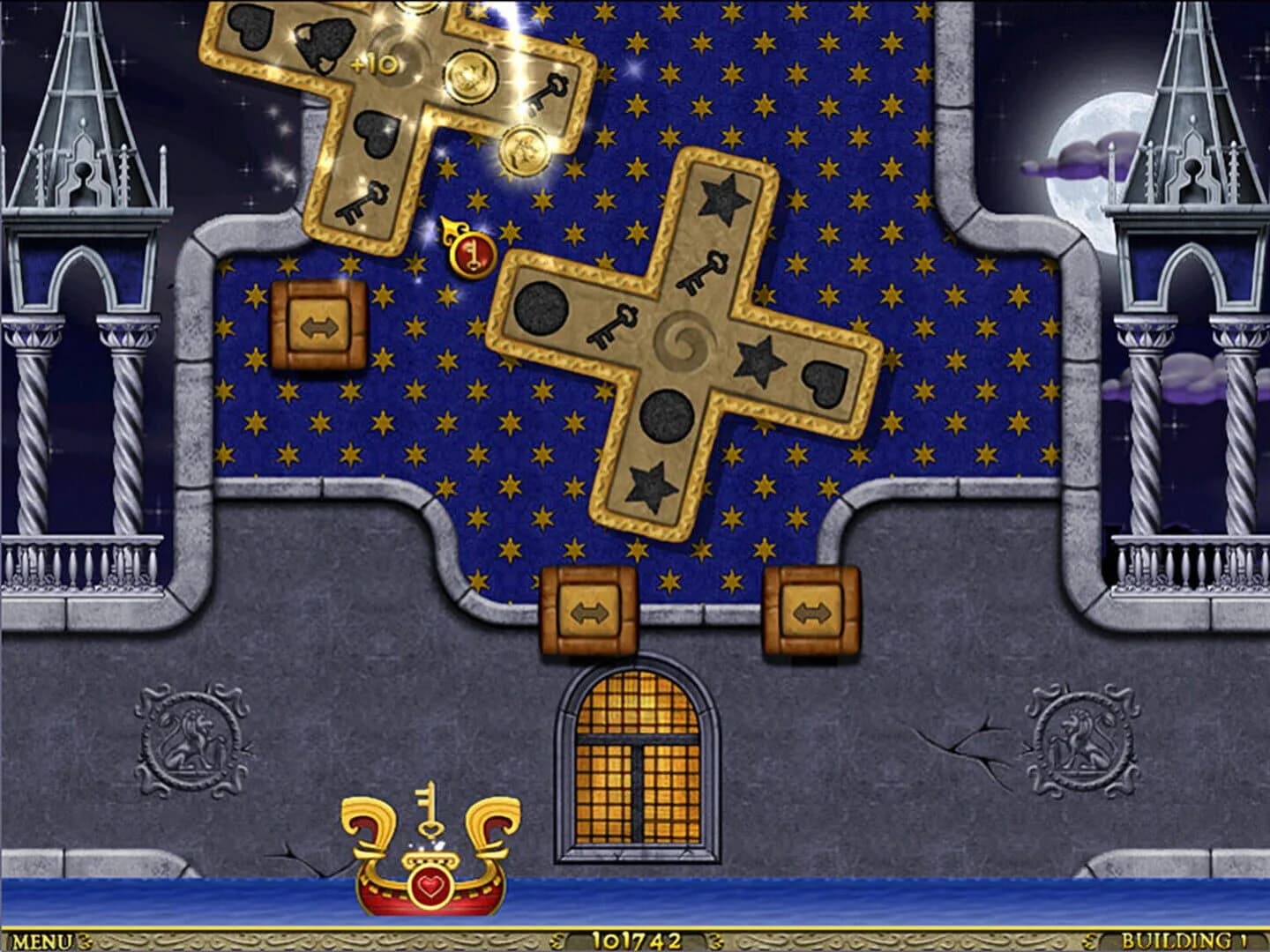Toggle the arrow crate right of the window
Screen dimensions: 1270x952
(812, 611)
